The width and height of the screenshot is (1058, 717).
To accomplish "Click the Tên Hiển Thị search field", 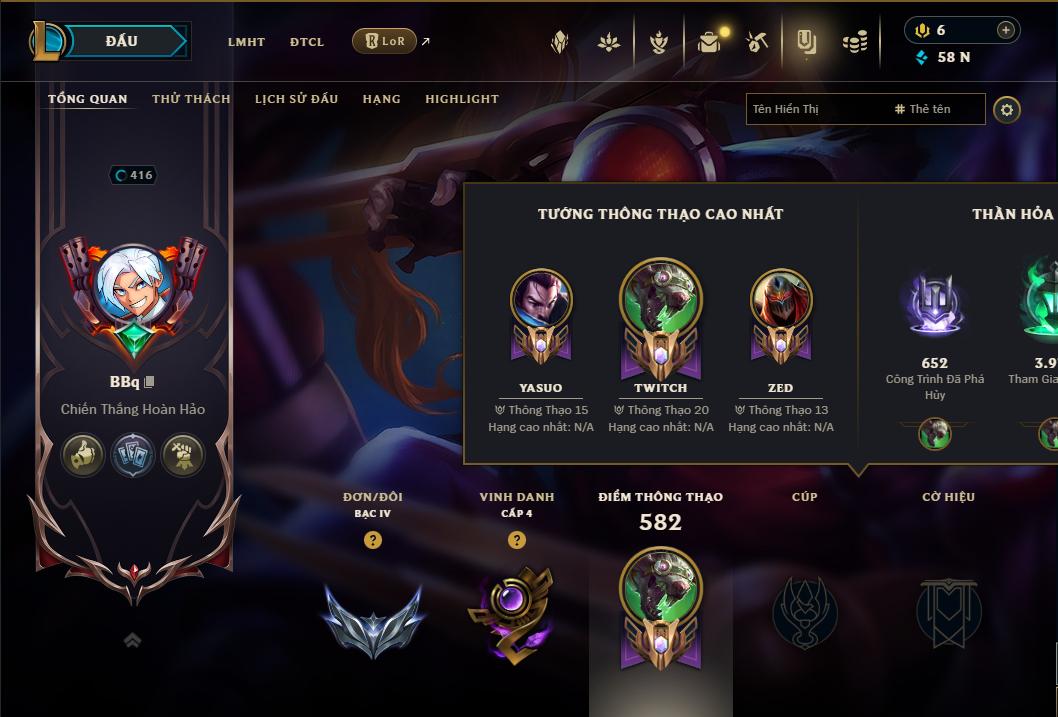I will (x=815, y=109).
